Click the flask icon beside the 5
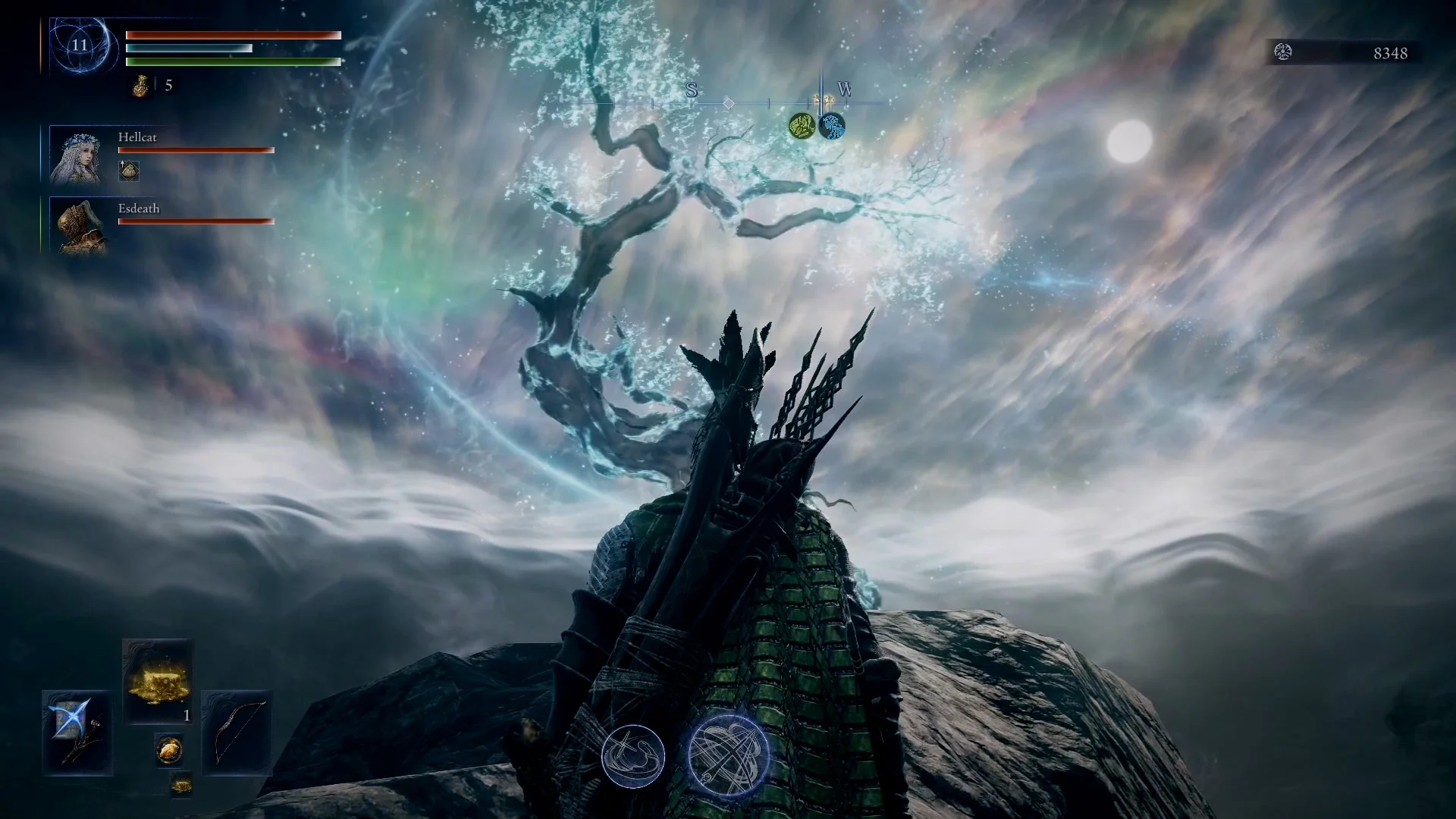Image resolution: width=1456 pixels, height=819 pixels. pos(141,86)
